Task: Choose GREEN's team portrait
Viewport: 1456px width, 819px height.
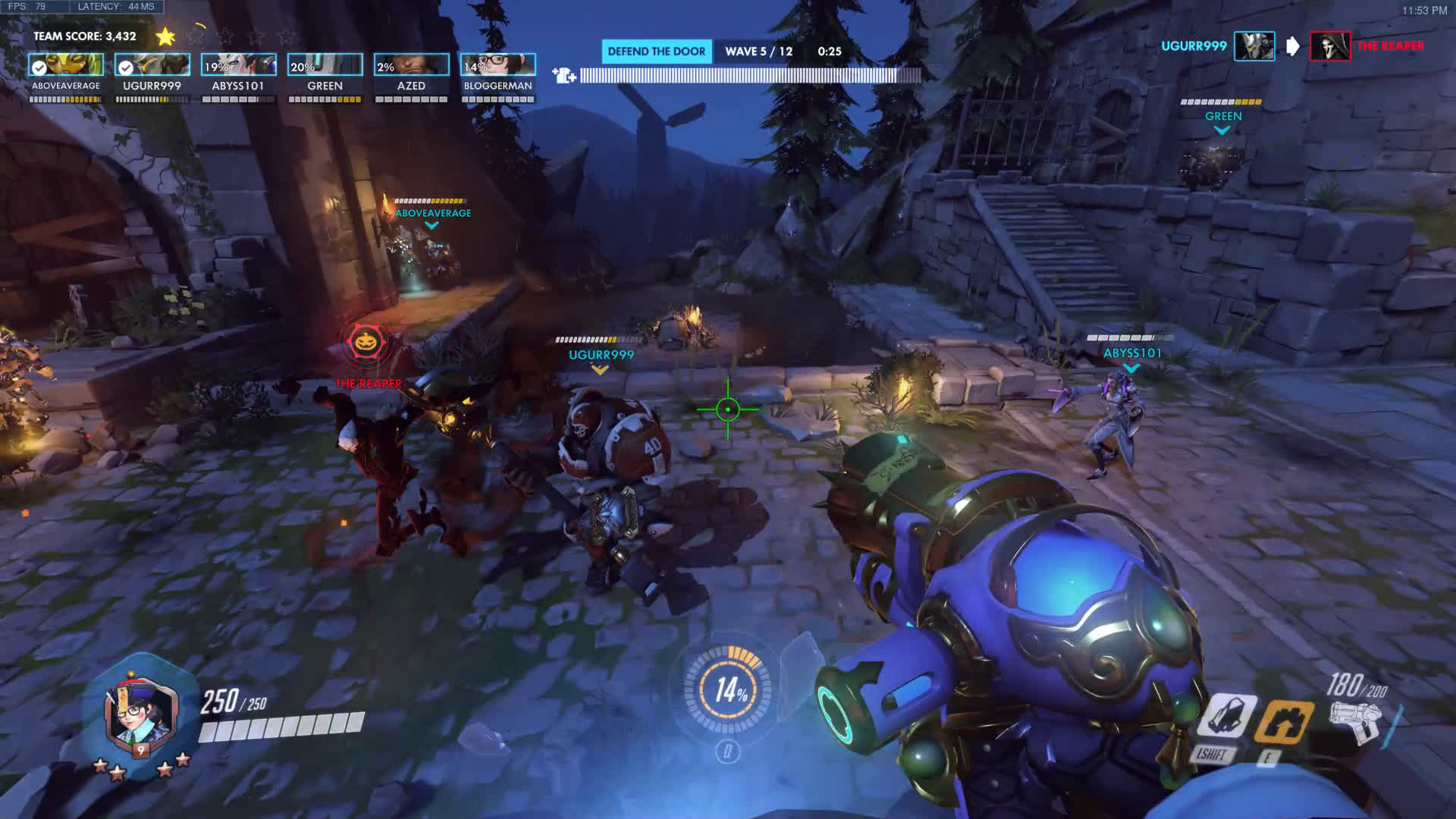Action: (x=325, y=65)
